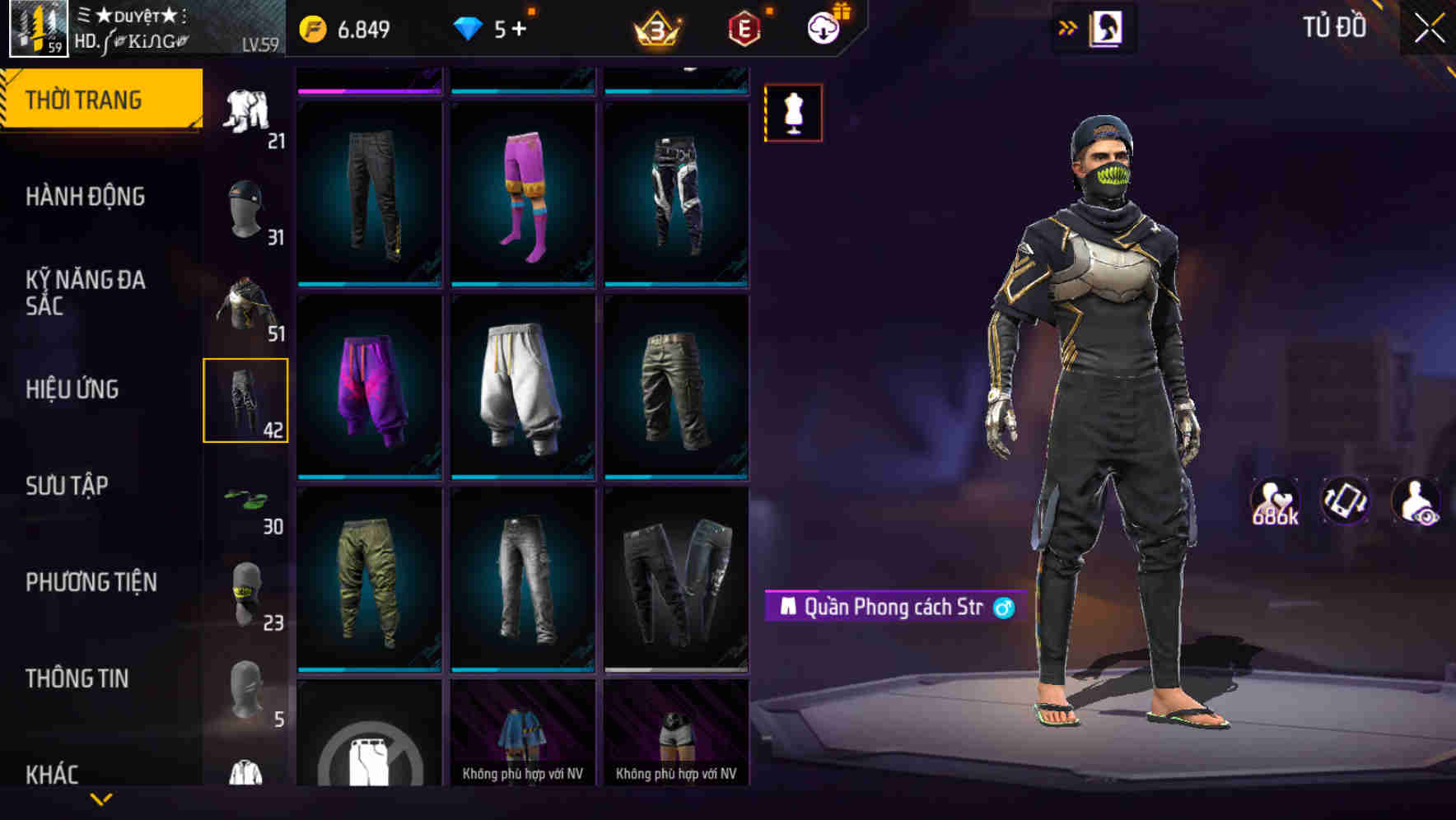Collapse the panel with double chevron arrows
1456x820 pixels.
pyautogui.click(x=1068, y=26)
